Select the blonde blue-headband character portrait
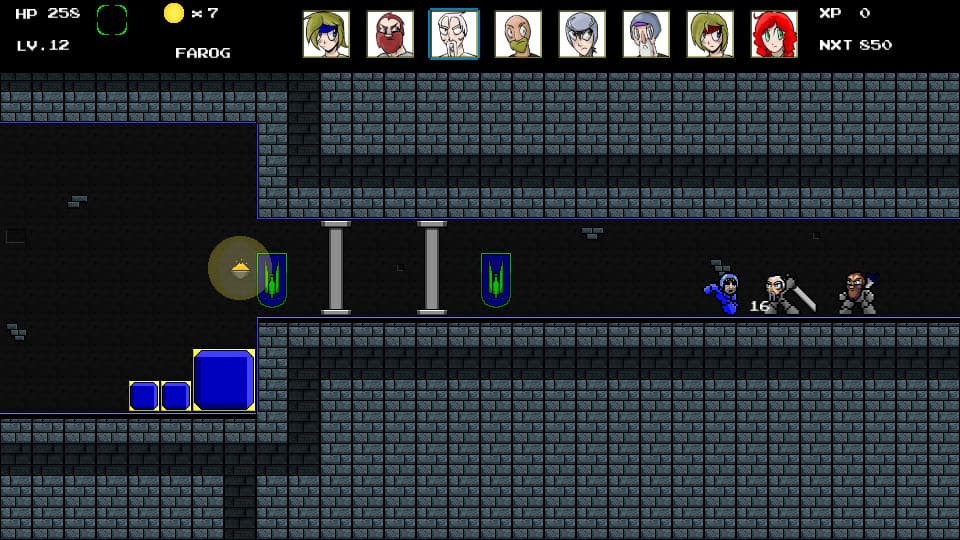This screenshot has width=960, height=540. (x=326, y=35)
